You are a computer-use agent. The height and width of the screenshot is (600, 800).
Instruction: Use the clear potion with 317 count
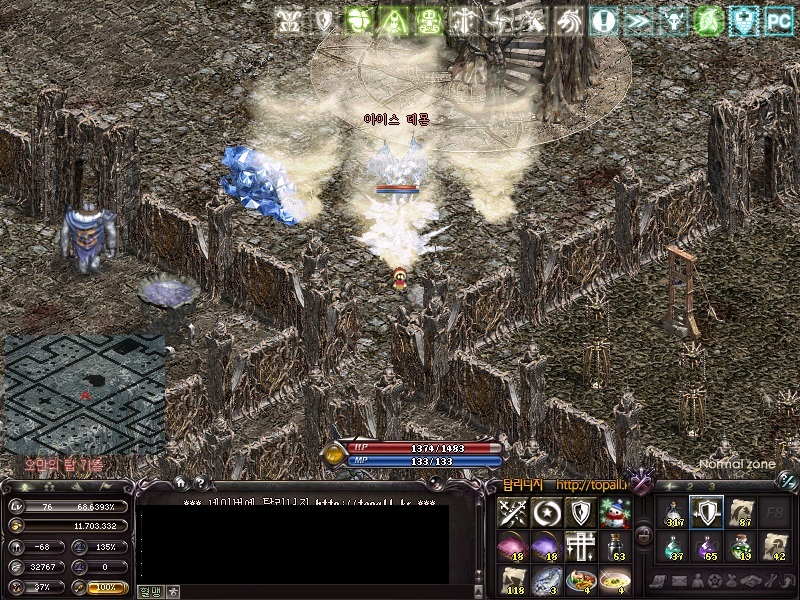point(673,514)
